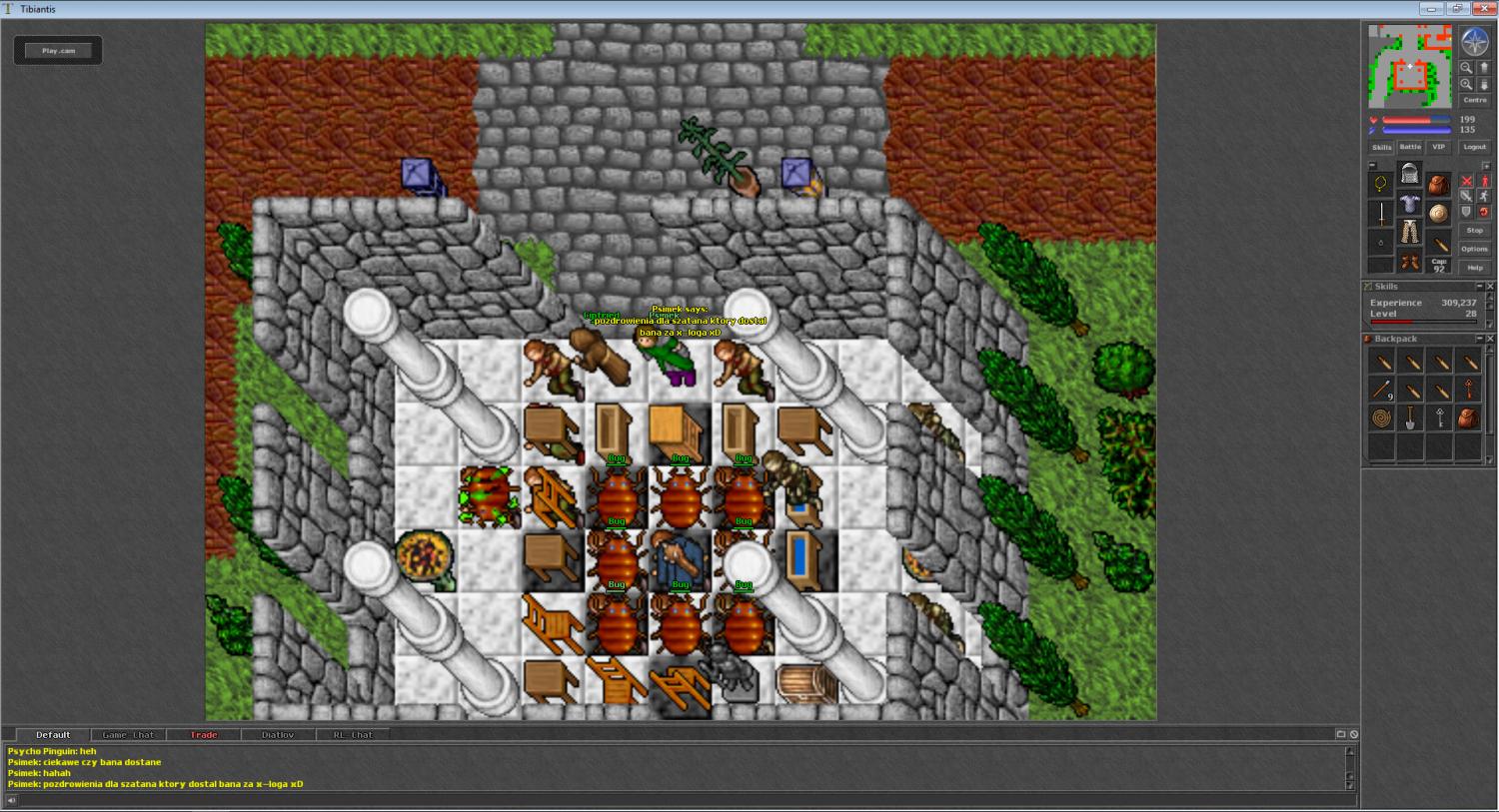Select the shovel in the backpack
Screen dimensions: 1499x812
point(1410,418)
